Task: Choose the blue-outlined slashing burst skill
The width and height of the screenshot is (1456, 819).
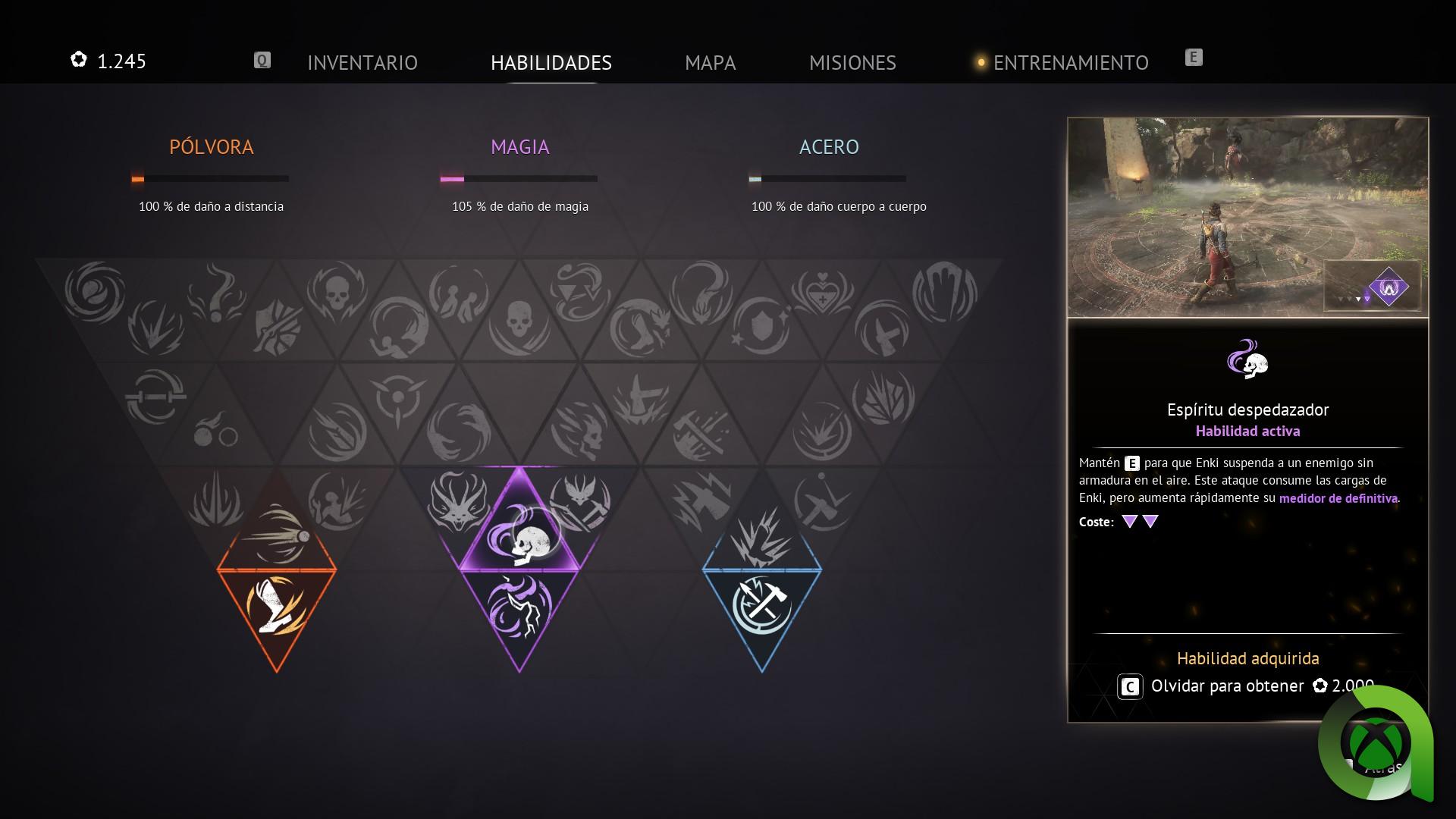Action: click(x=762, y=536)
